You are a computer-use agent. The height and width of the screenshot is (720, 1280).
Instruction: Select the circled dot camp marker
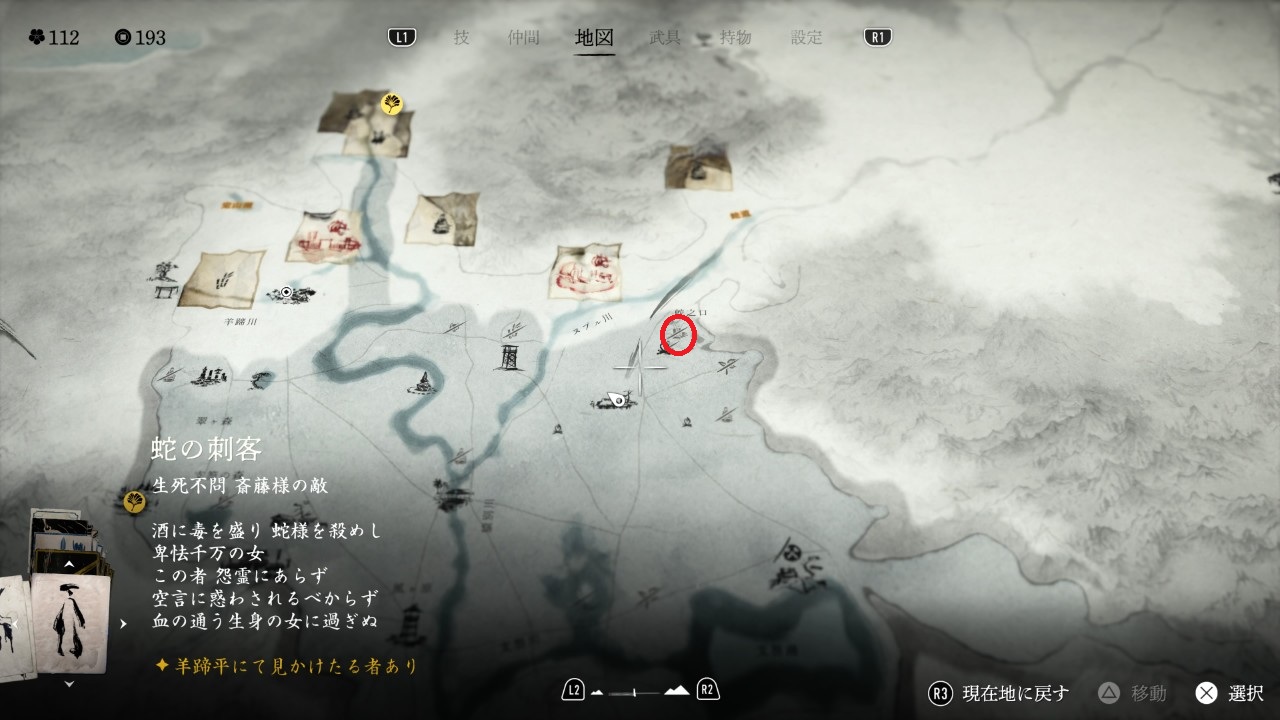tap(287, 292)
